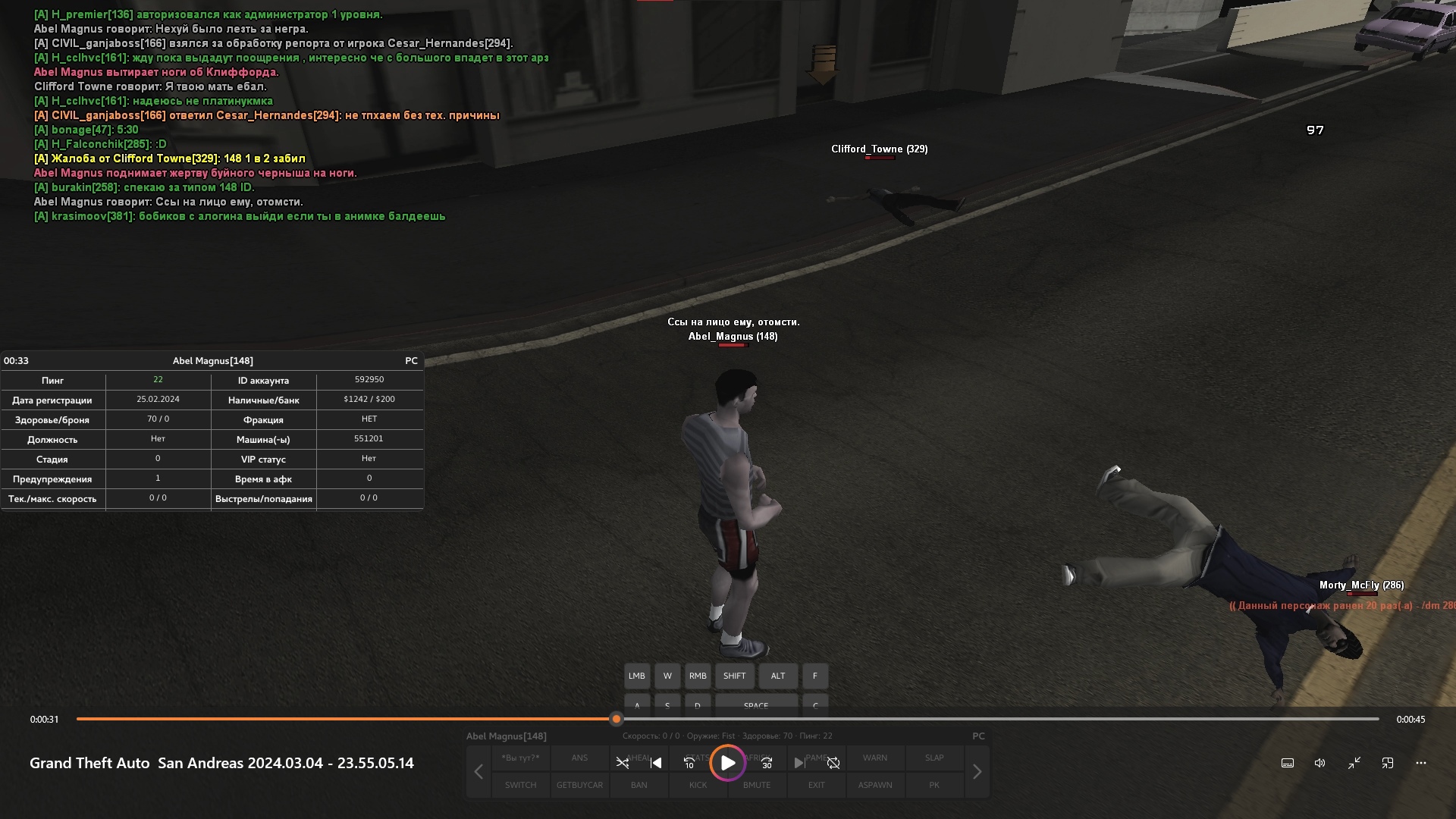Go to the previous spectate target arrow
The image size is (1456, 819).
[x=479, y=772]
